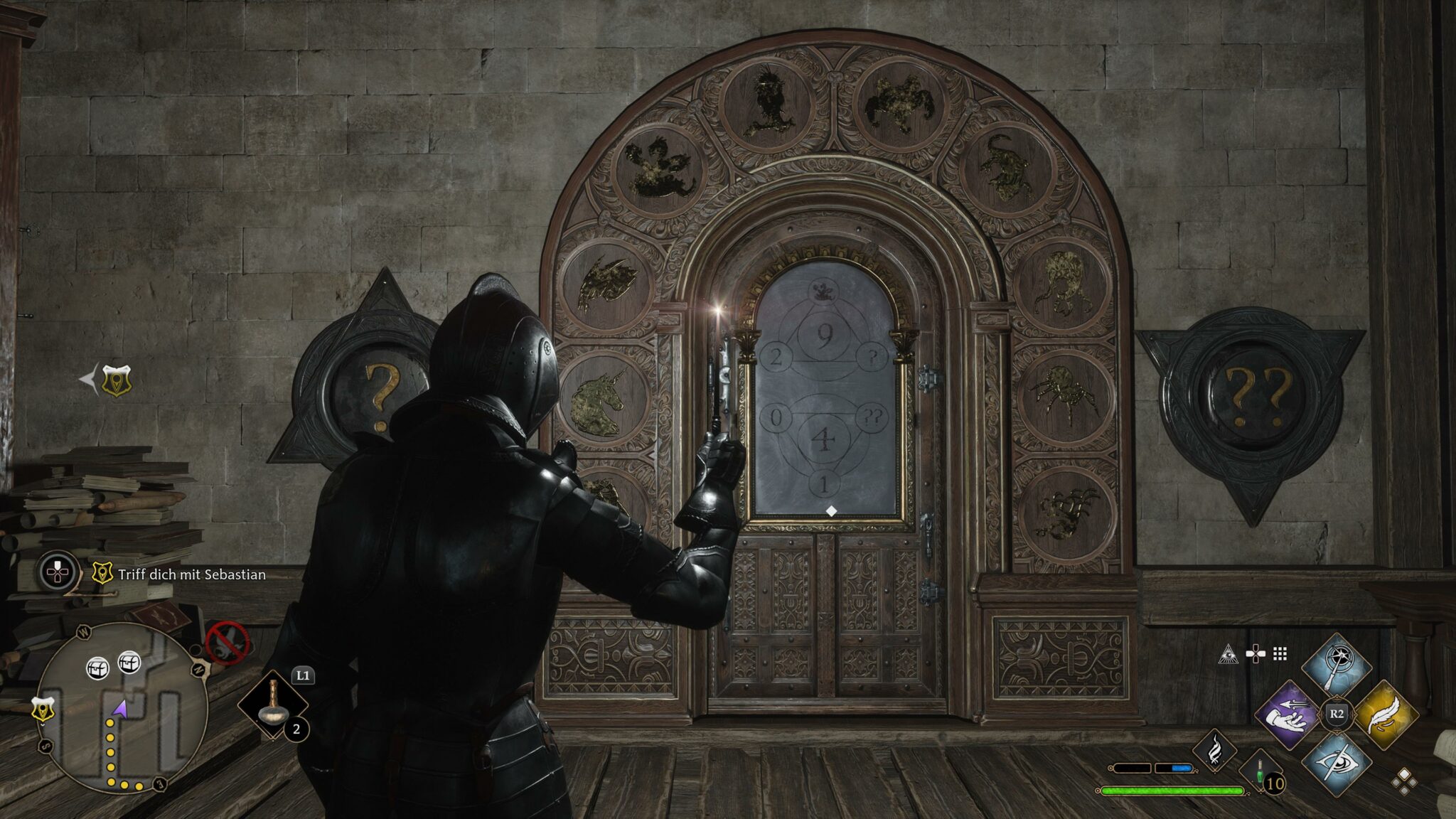Click a chest icon on the minimap
The image size is (1456, 819).
pyautogui.click(x=99, y=668)
